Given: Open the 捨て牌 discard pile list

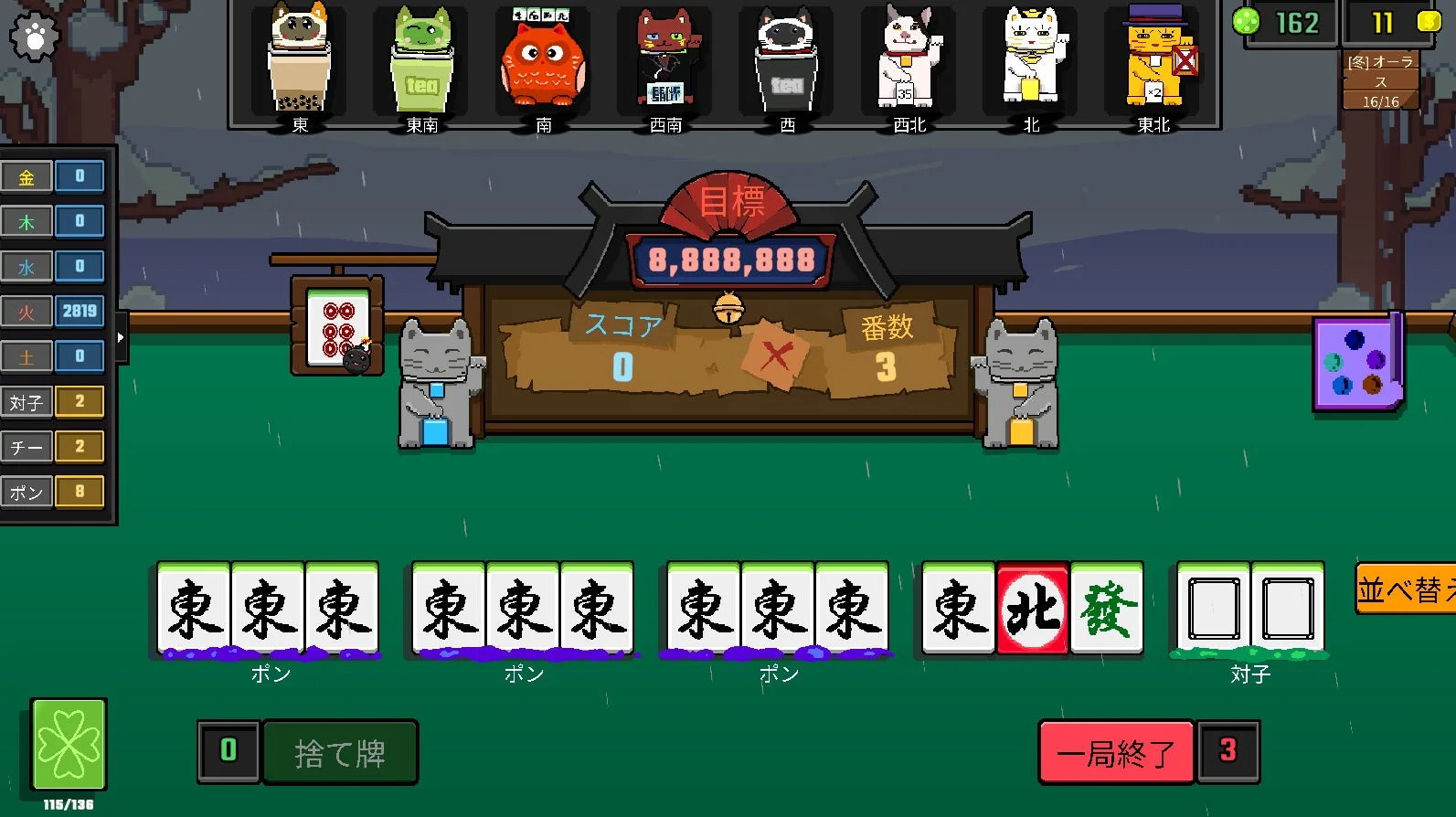Looking at the screenshot, I should coord(340,752).
